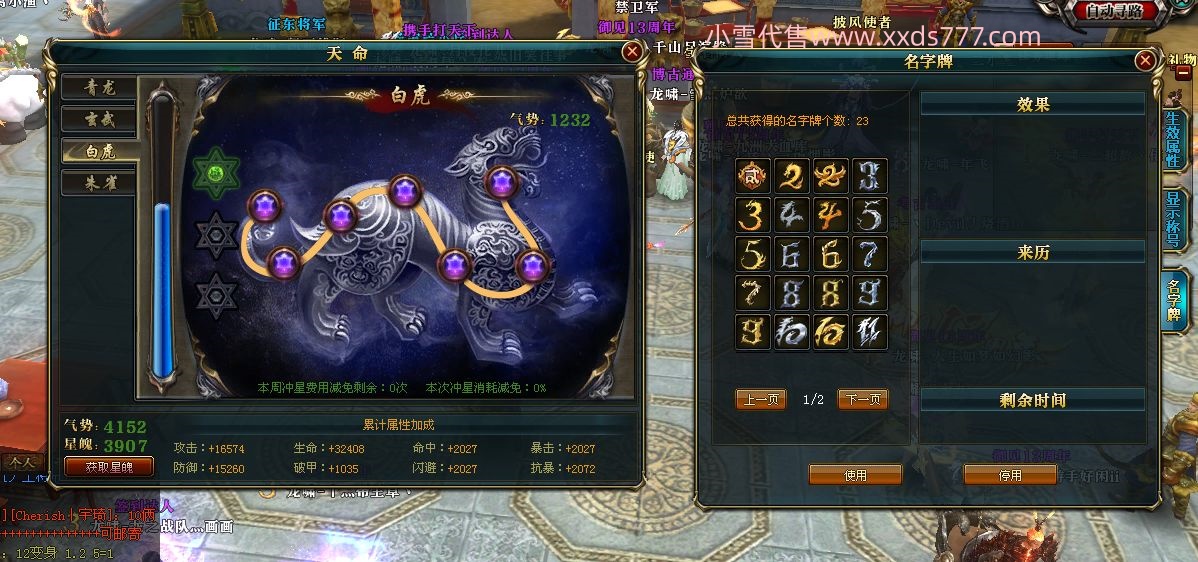Open the 生效属性 side tab
This screenshot has width=1198, height=562.
click(x=1175, y=139)
